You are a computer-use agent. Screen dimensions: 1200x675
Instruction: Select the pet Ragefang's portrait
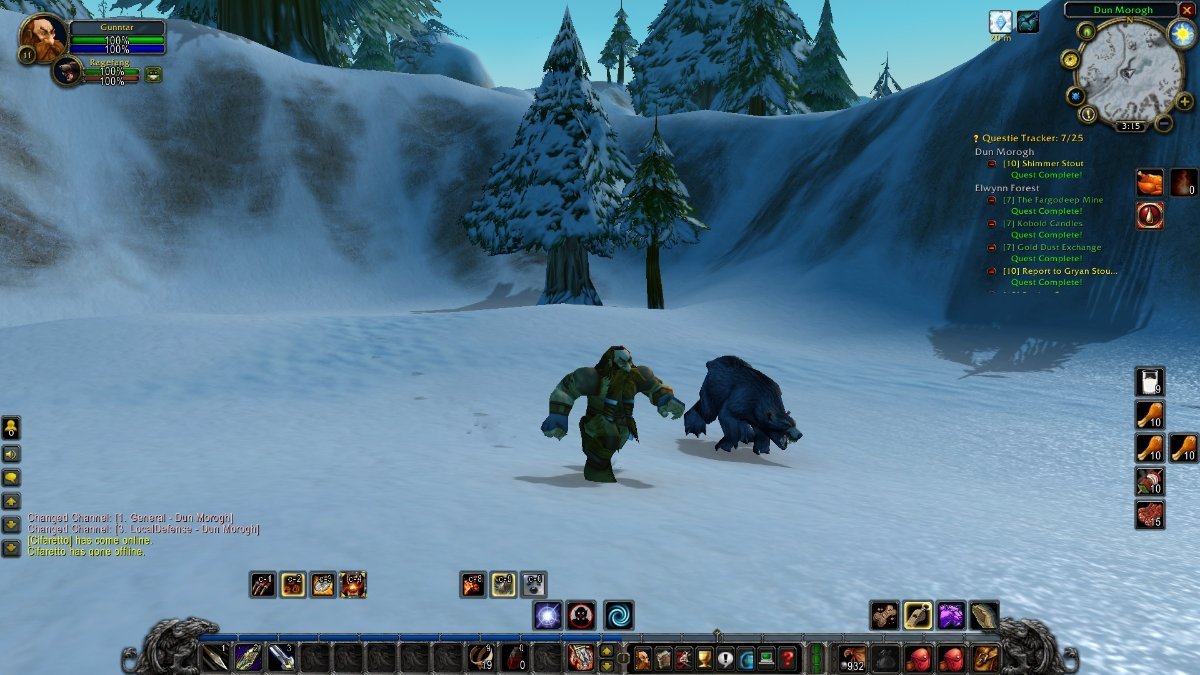pyautogui.click(x=68, y=72)
